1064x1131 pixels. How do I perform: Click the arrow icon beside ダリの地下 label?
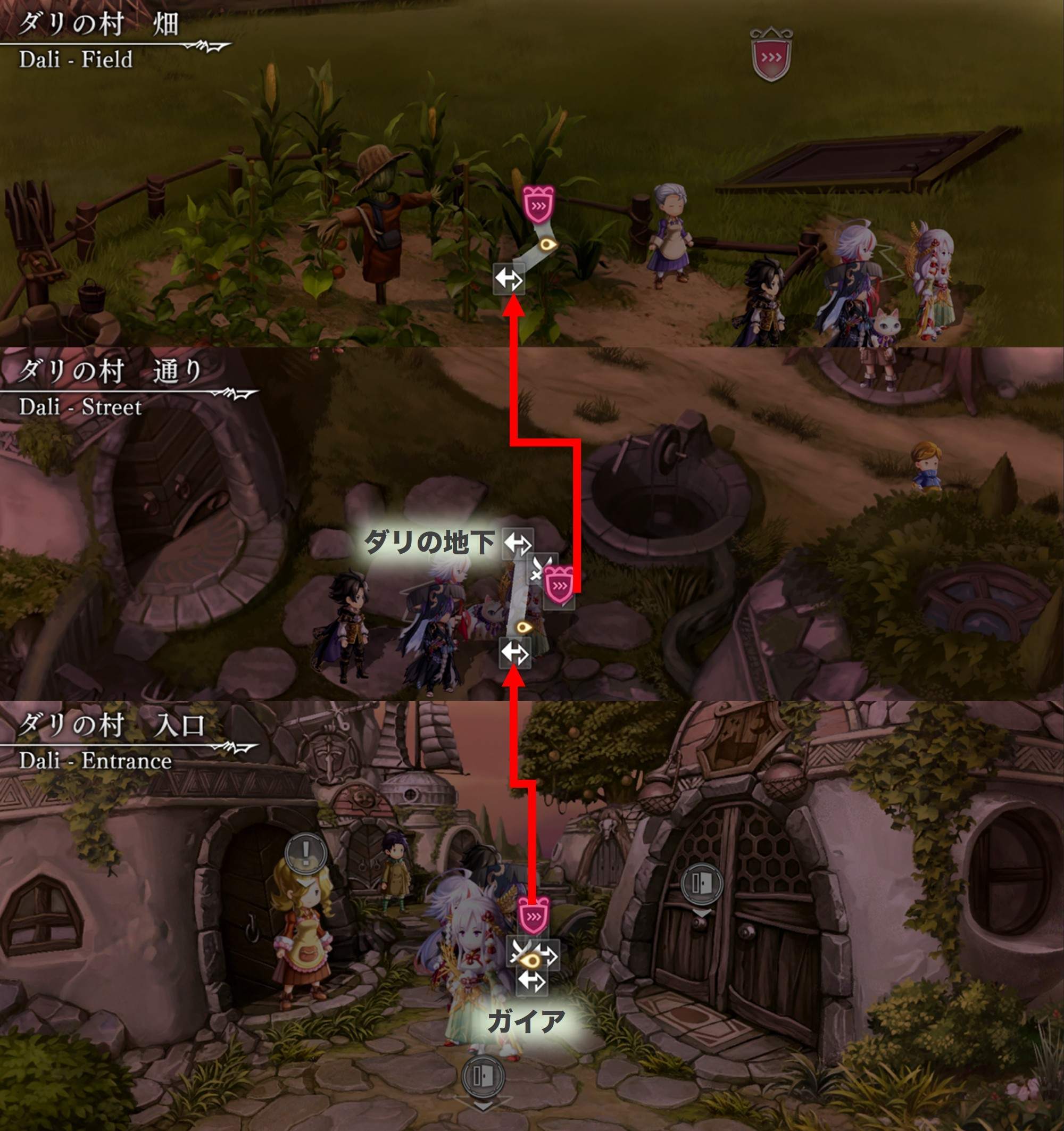coord(518,543)
